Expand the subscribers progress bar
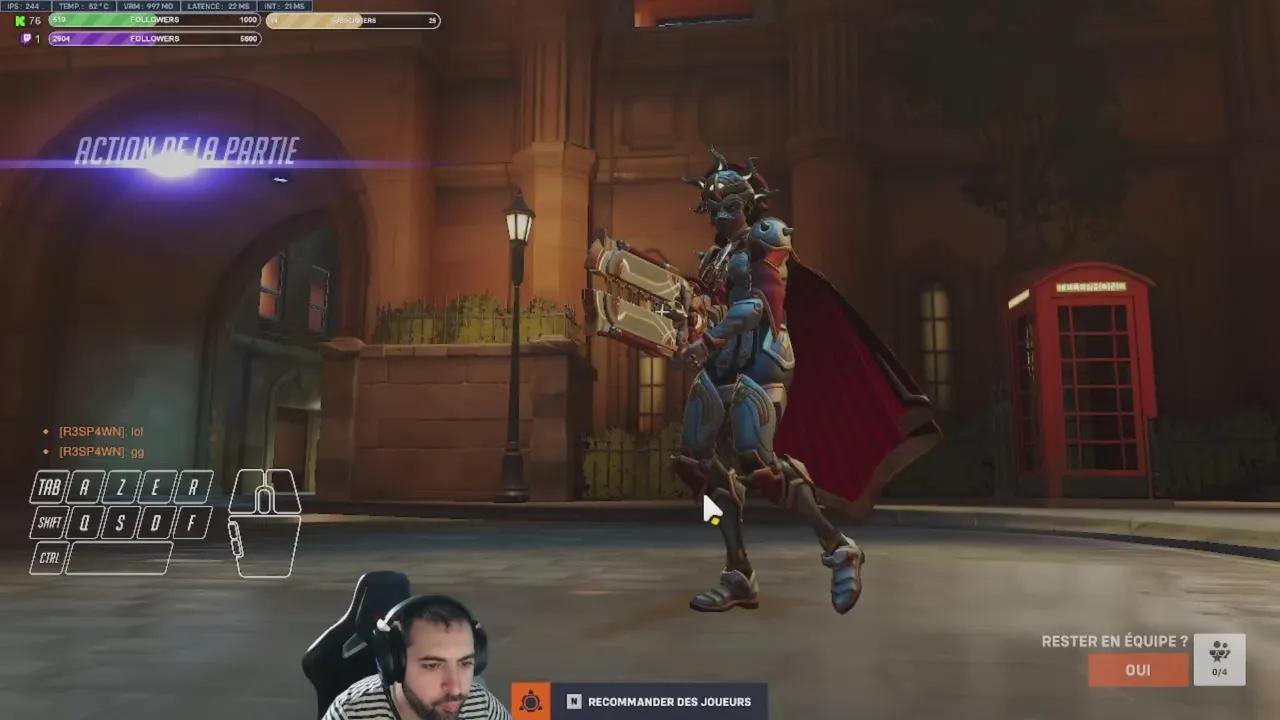The image size is (1280, 720). point(355,20)
